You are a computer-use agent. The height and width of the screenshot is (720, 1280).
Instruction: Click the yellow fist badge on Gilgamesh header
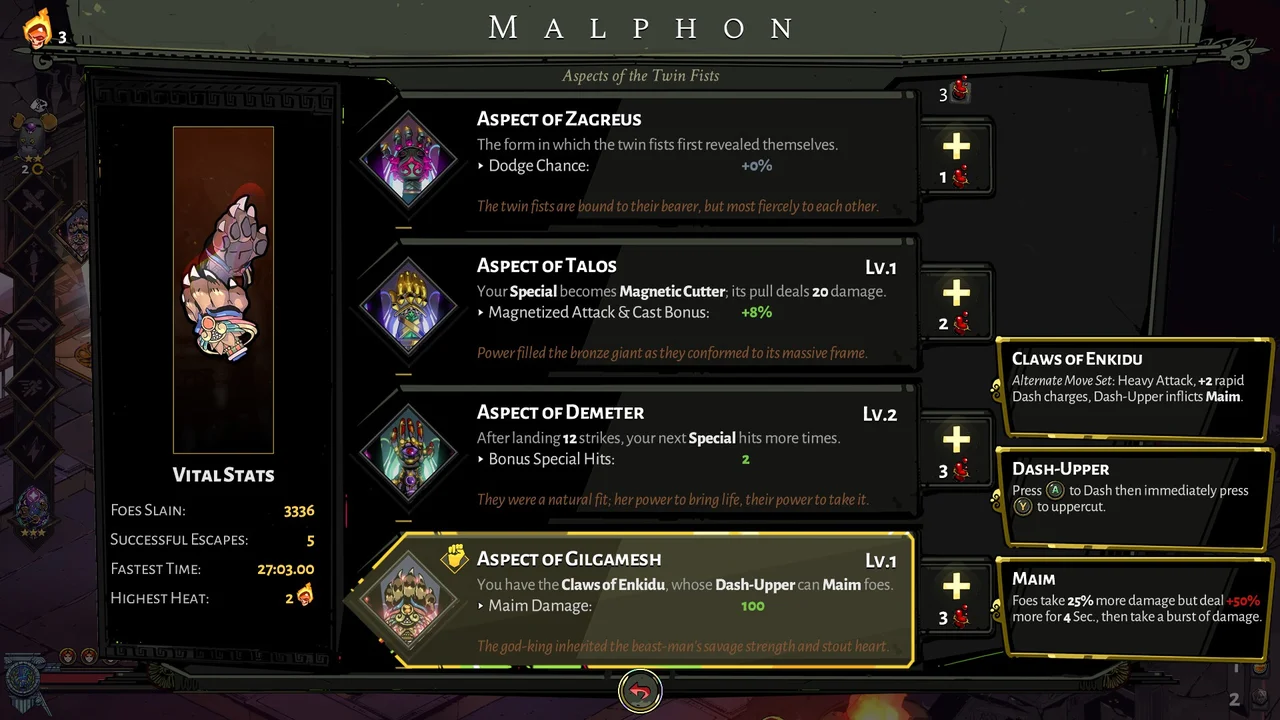pos(457,559)
